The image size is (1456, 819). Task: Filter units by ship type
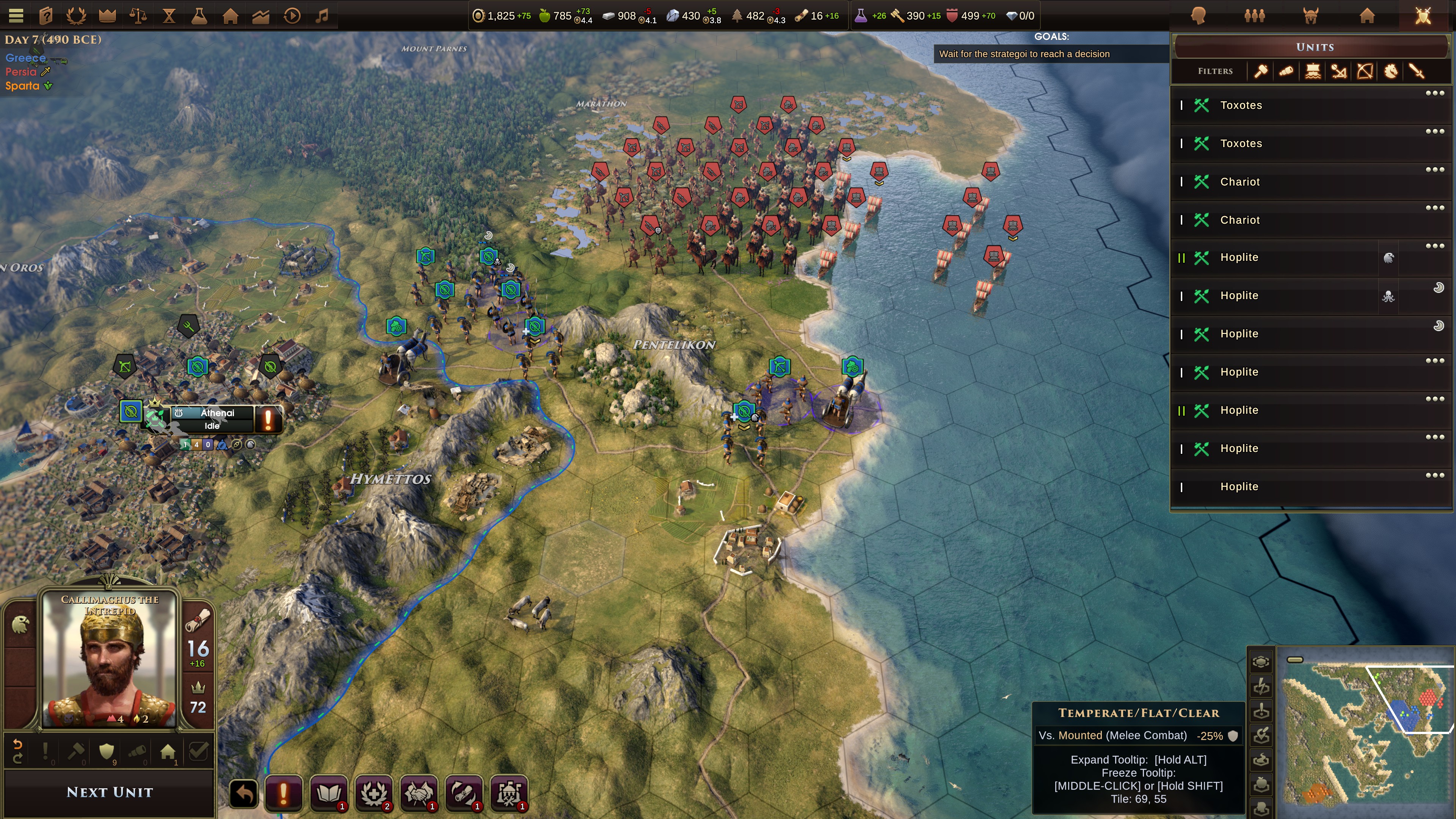[x=1312, y=71]
